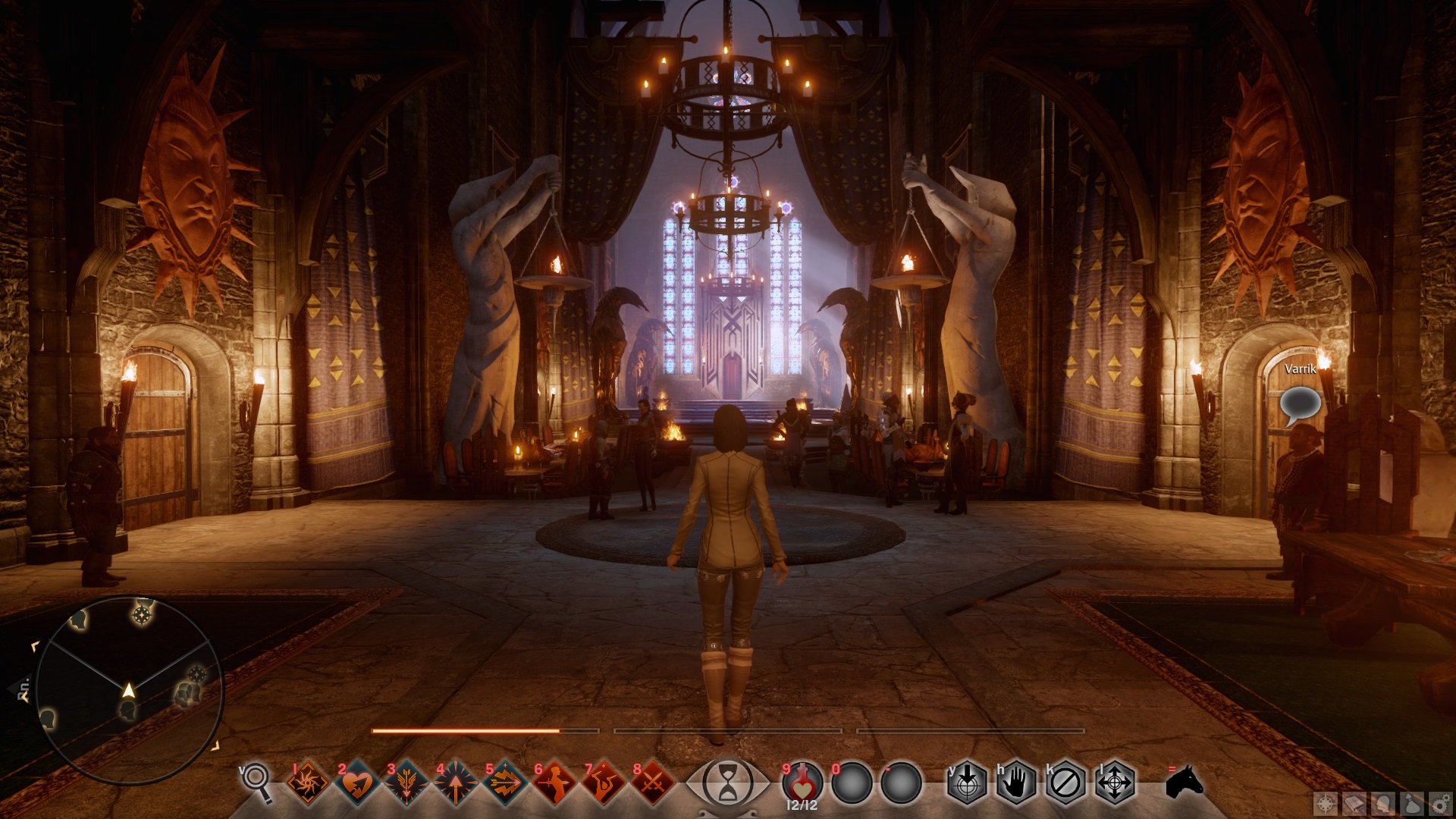Open the journal book icon
Viewport: 1456px width, 819px height.
[1355, 804]
